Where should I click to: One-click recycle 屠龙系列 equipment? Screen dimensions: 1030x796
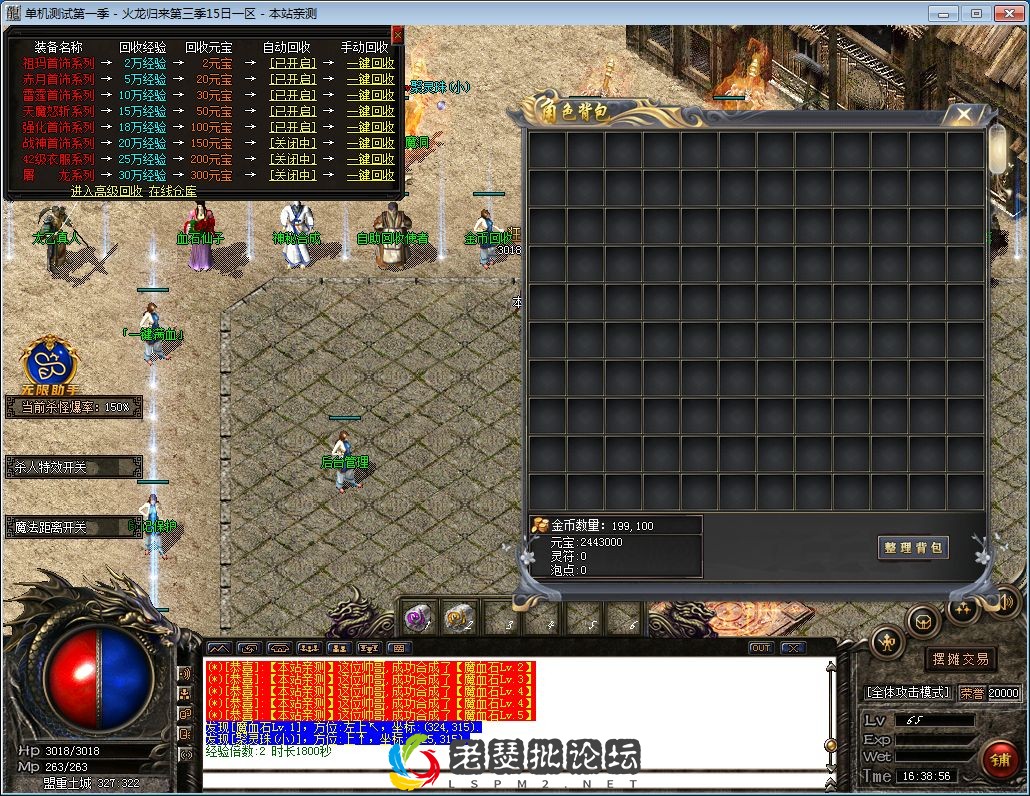[x=370, y=175]
